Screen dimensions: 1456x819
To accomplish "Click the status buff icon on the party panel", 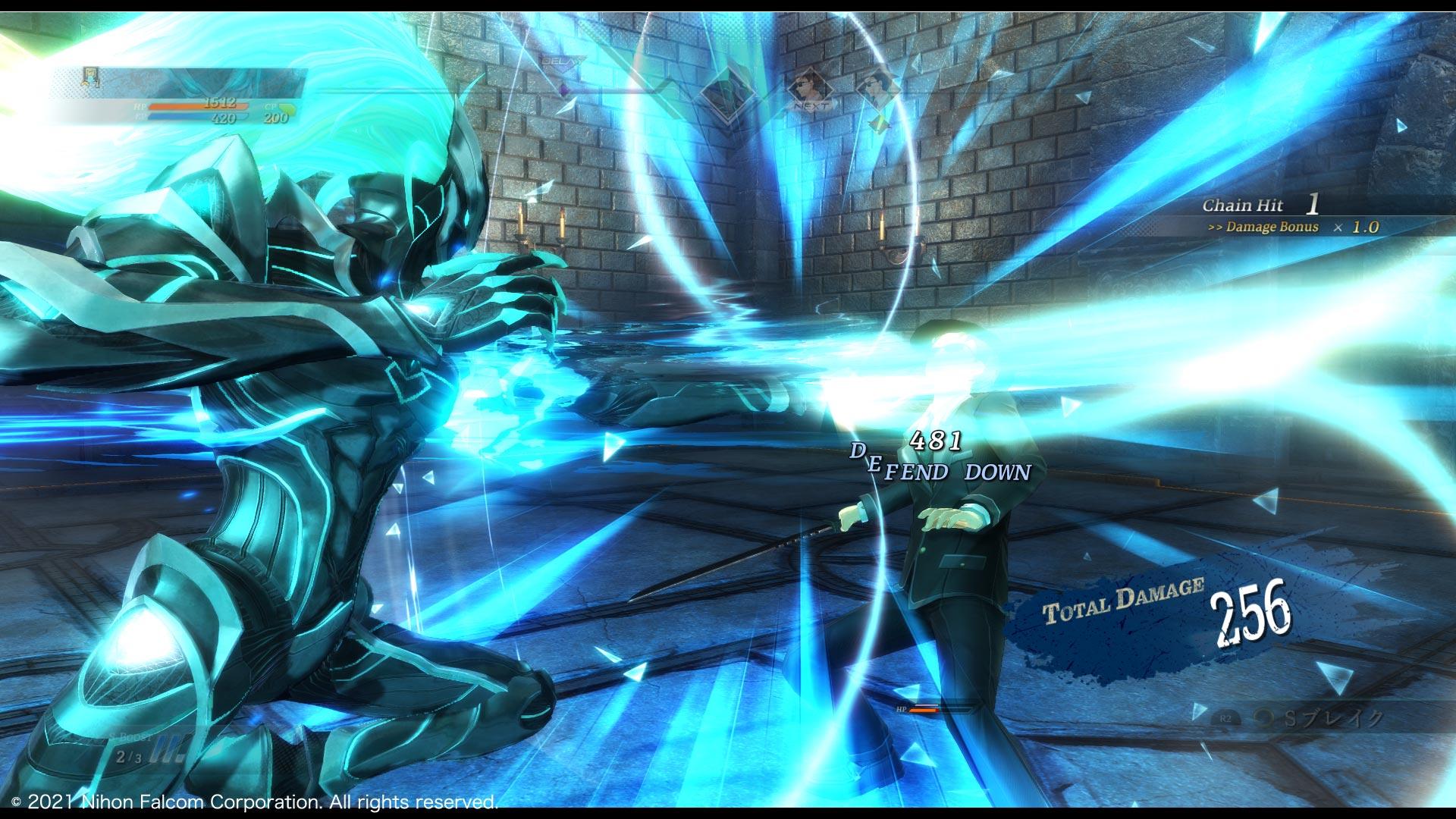I will pos(91,77).
